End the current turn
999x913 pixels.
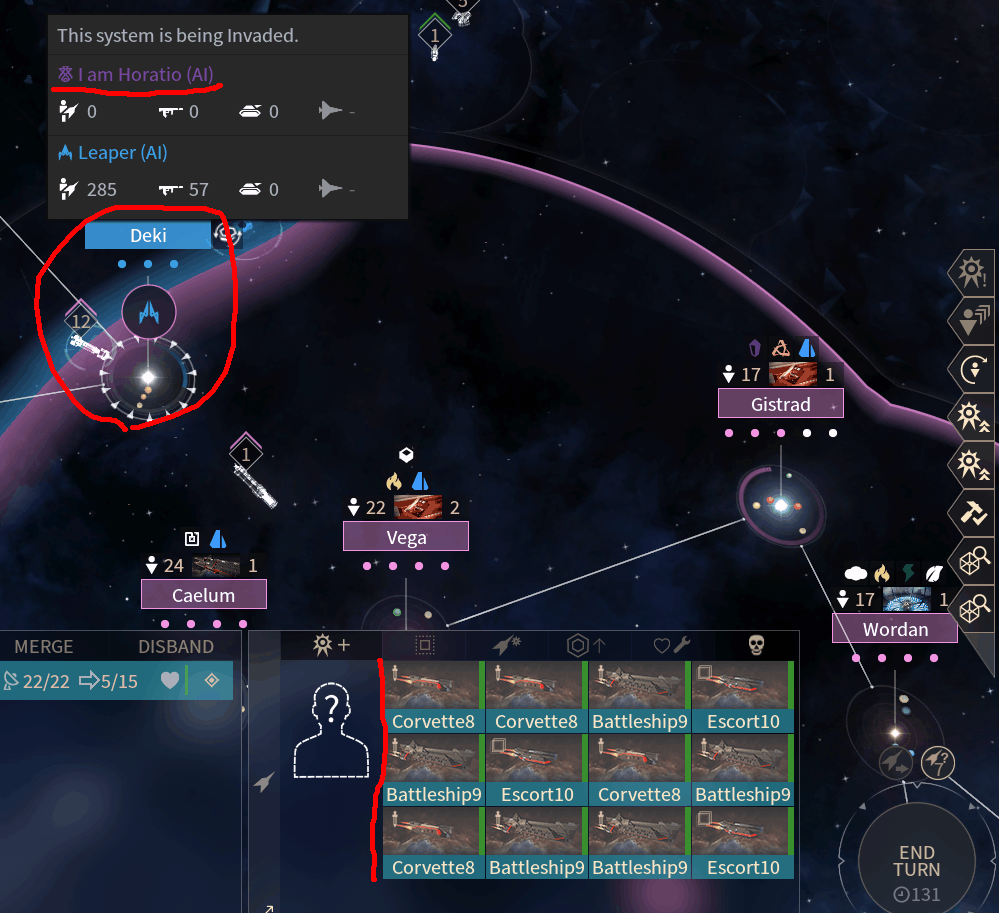coord(916,860)
